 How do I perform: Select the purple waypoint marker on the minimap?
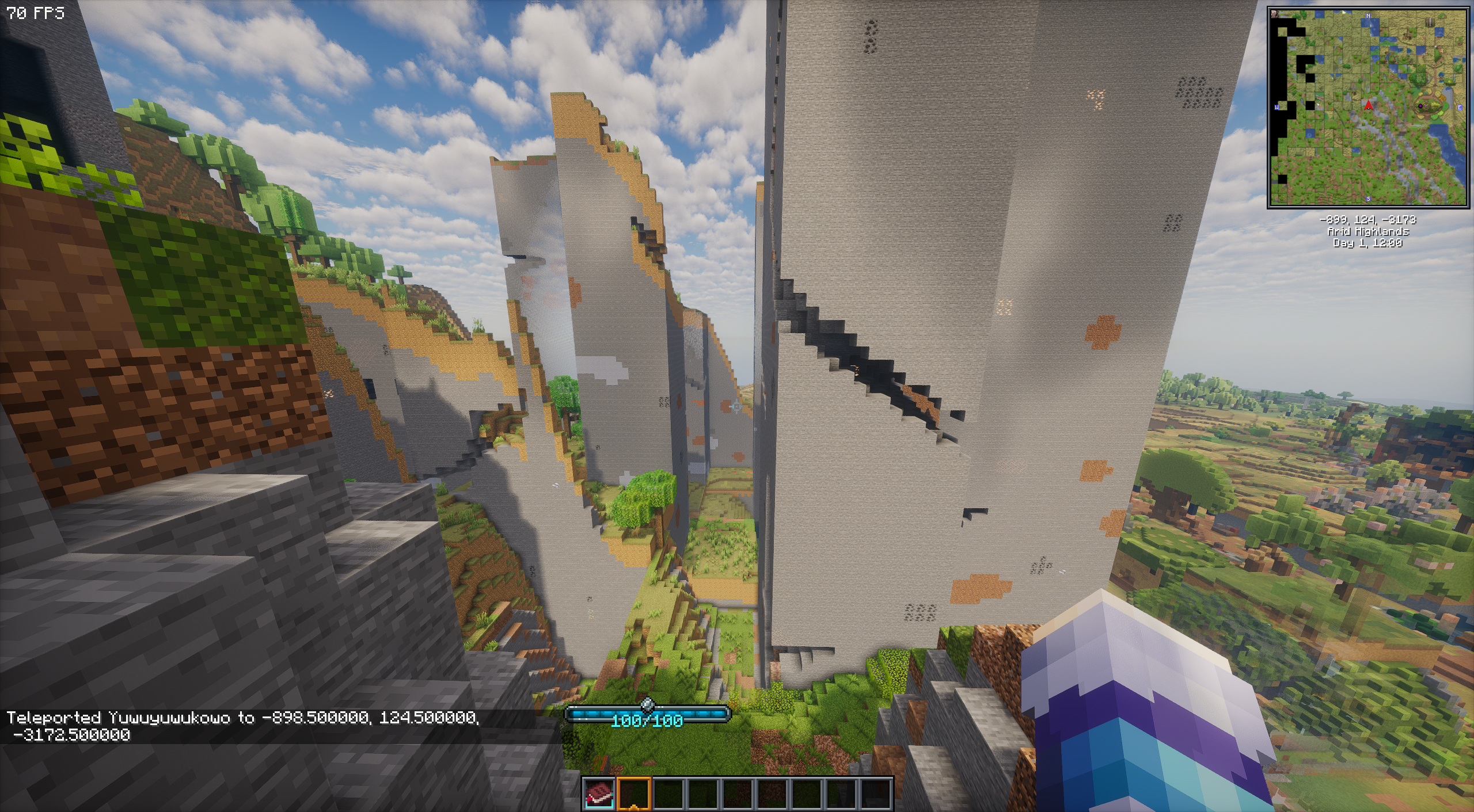[x=1420, y=106]
